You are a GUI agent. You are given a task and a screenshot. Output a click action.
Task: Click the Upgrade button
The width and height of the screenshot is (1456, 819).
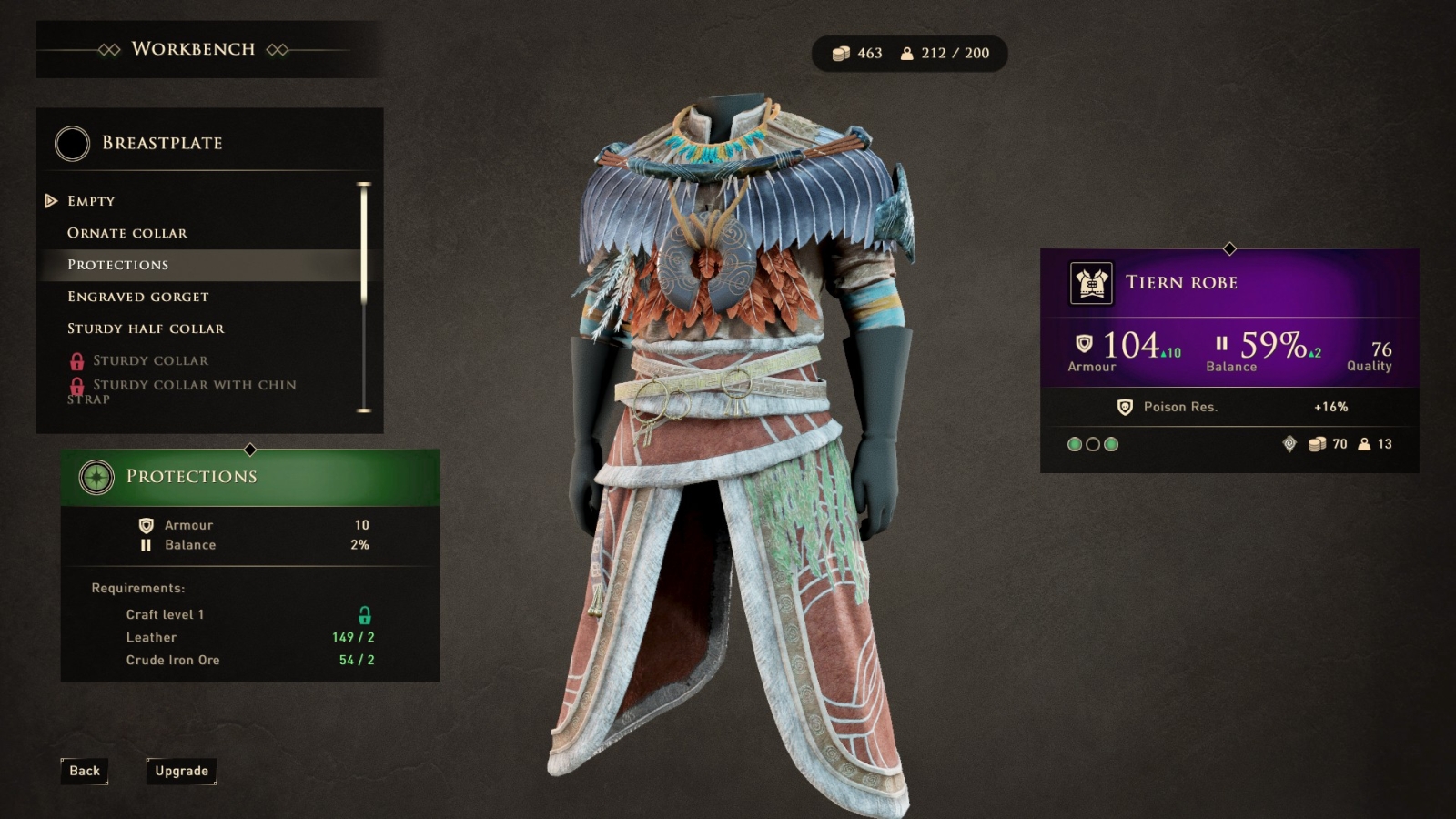181,771
